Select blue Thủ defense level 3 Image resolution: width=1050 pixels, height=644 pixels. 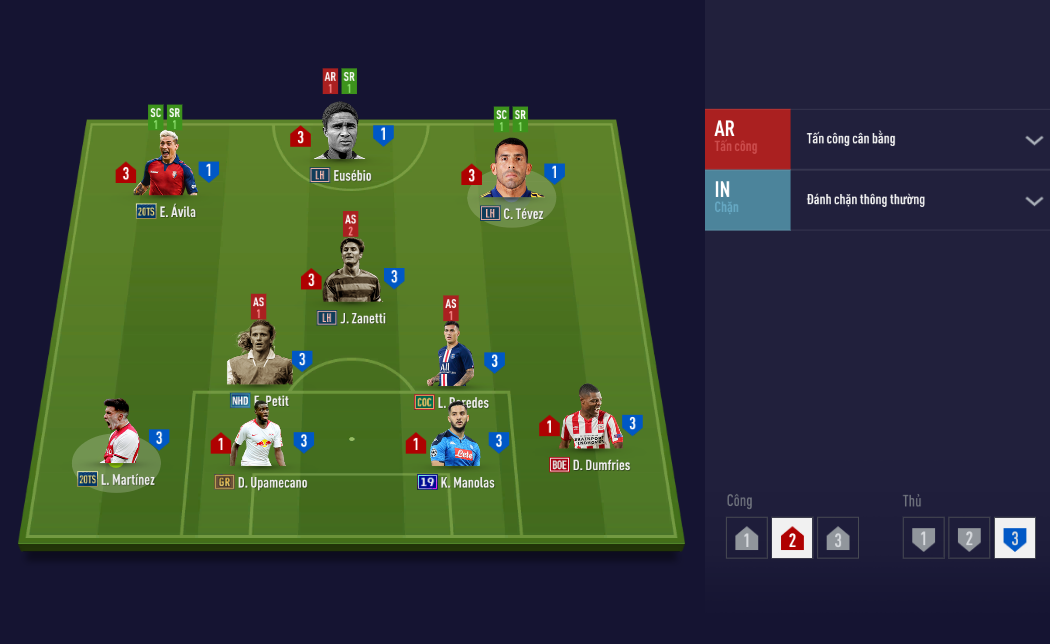[x=1014, y=539]
